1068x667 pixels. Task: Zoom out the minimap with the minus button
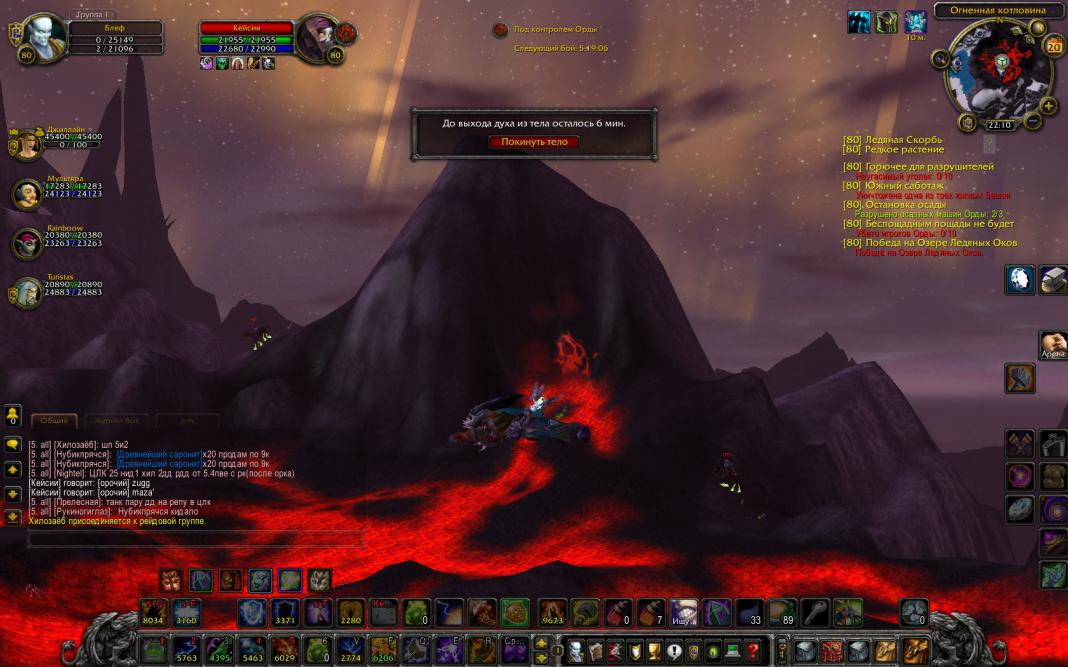click(x=1034, y=122)
